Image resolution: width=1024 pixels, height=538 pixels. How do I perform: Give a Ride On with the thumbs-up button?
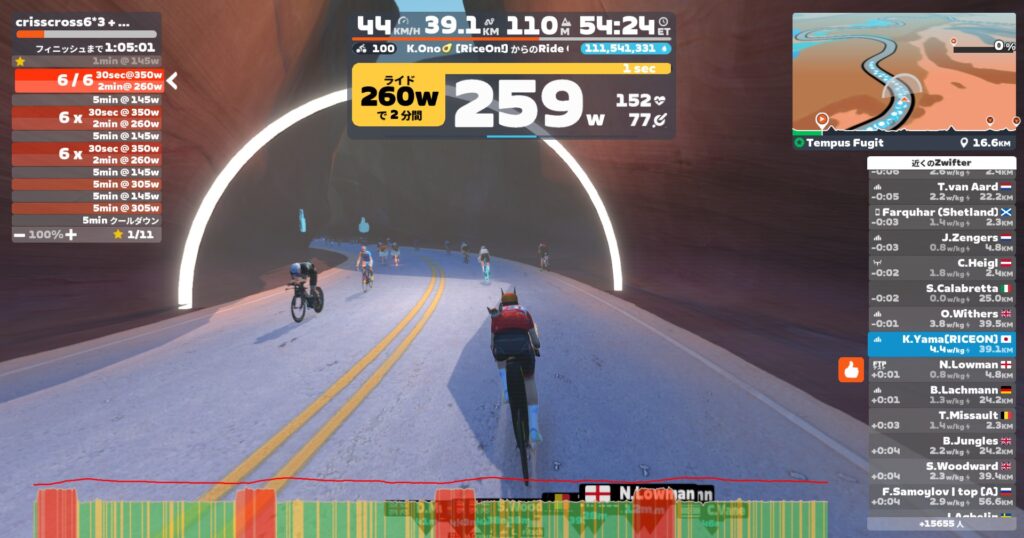(x=850, y=369)
